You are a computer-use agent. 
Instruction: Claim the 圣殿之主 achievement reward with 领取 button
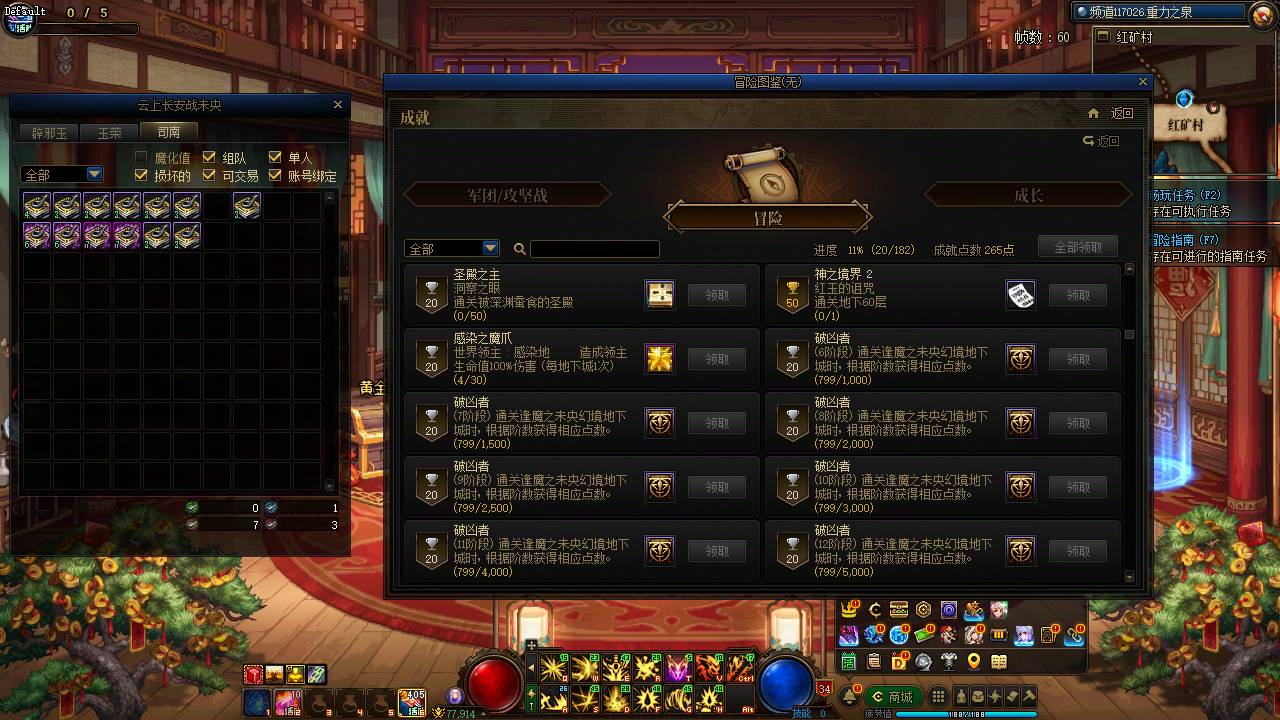(x=717, y=294)
